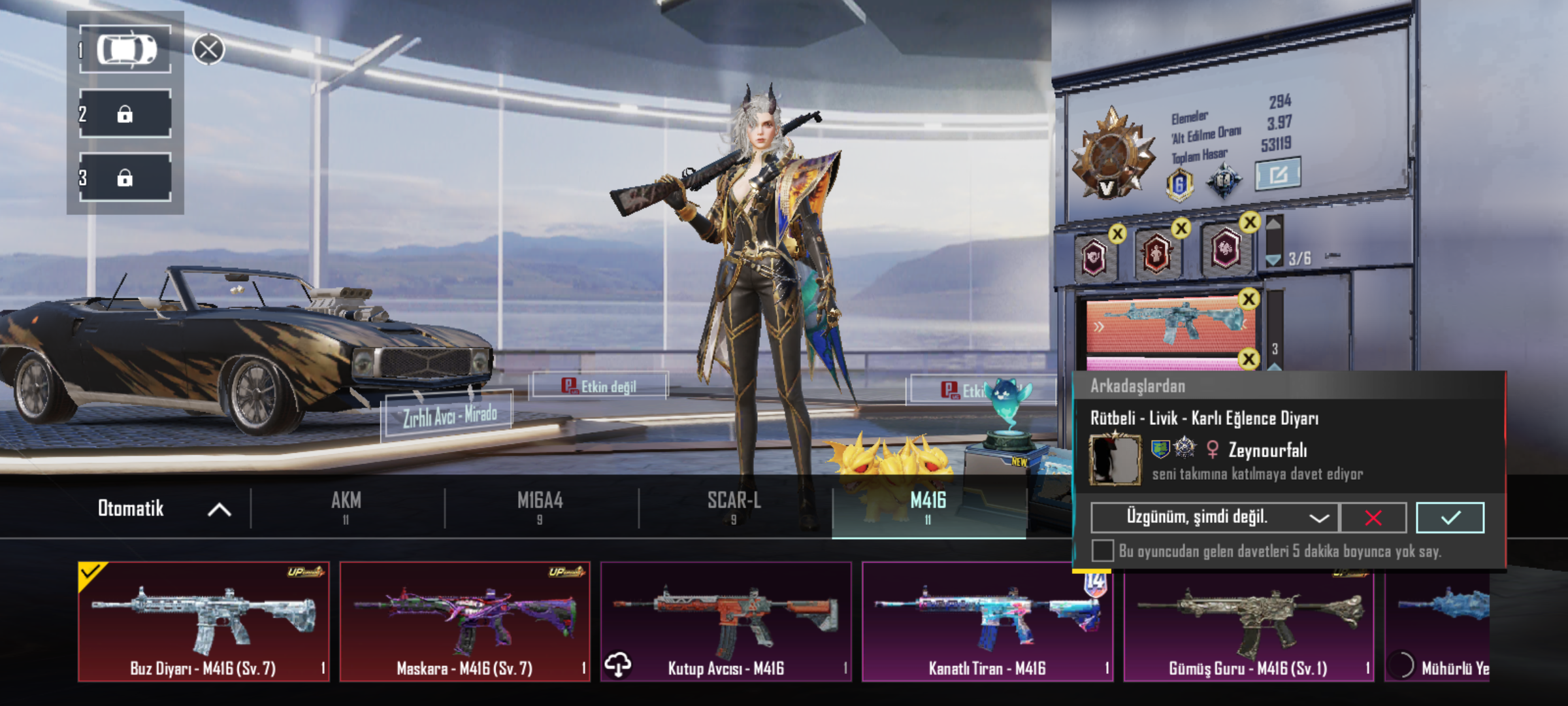Select the Kutup Avcısı M416 skin

pyautogui.click(x=726, y=621)
